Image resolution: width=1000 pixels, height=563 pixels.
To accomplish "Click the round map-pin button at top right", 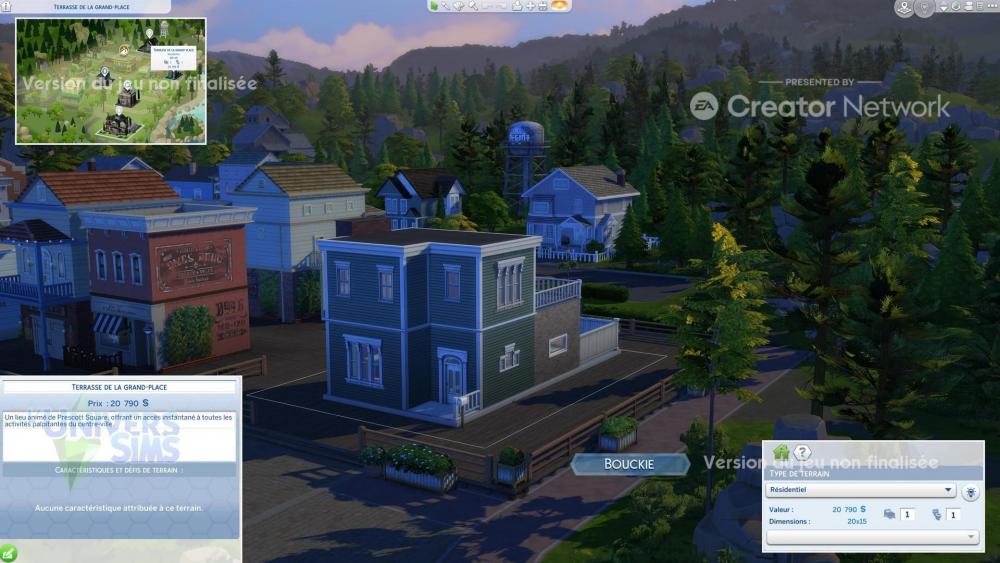I will coord(904,8).
